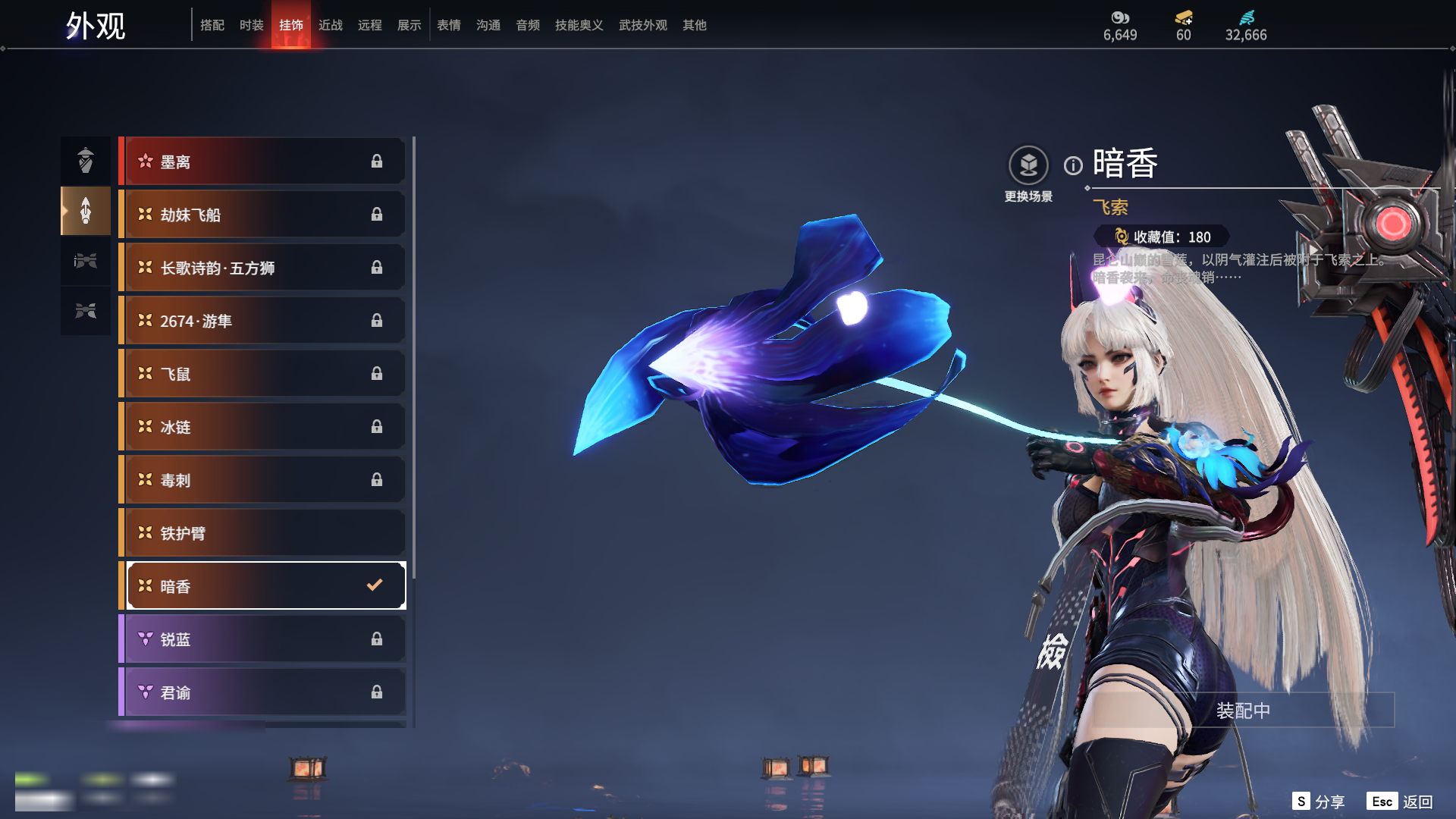Screen dimensions: 1456x819
Task: Show info for 暗香 via info icon
Action: (1073, 165)
